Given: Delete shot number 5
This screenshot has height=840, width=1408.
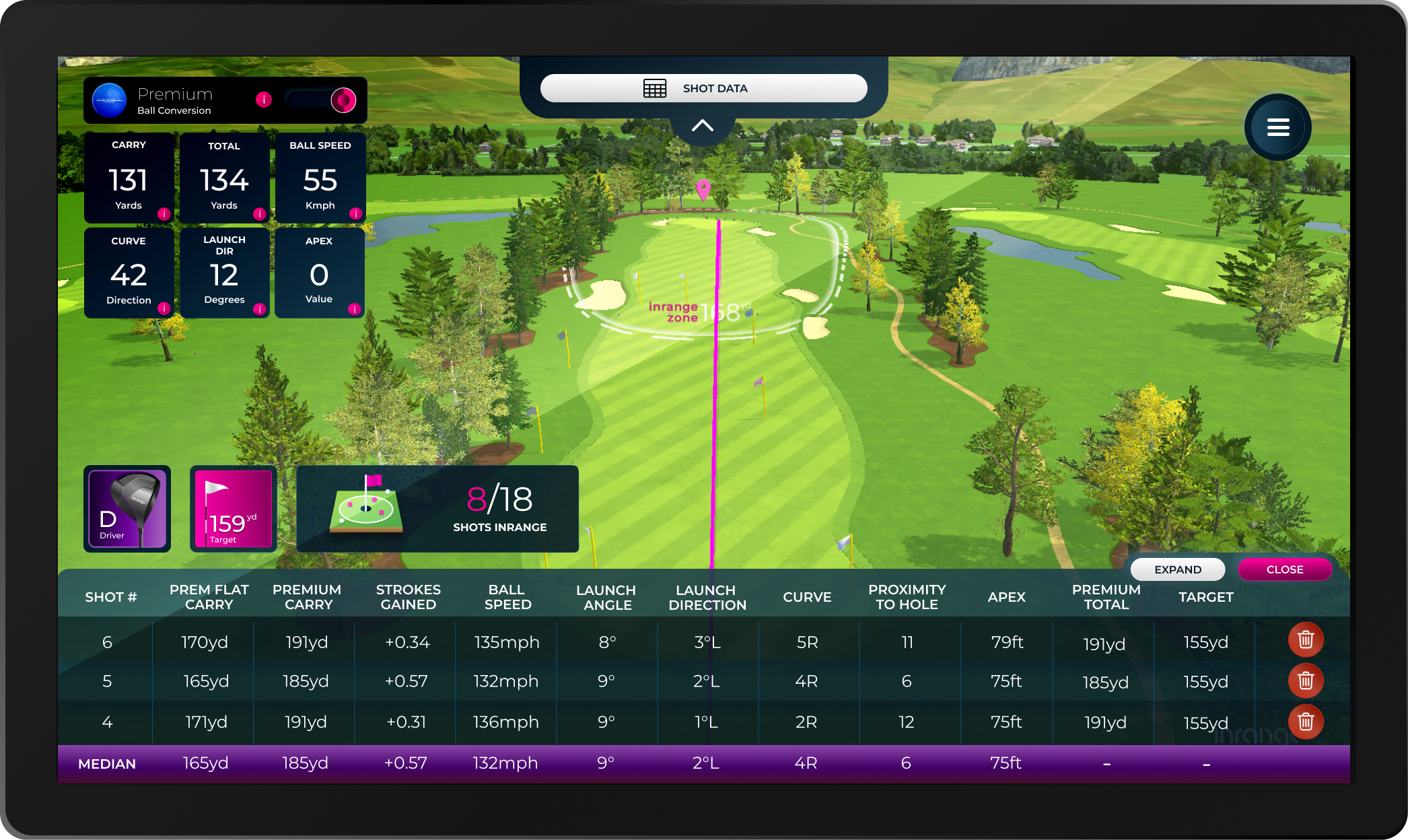Looking at the screenshot, I should [1305, 680].
